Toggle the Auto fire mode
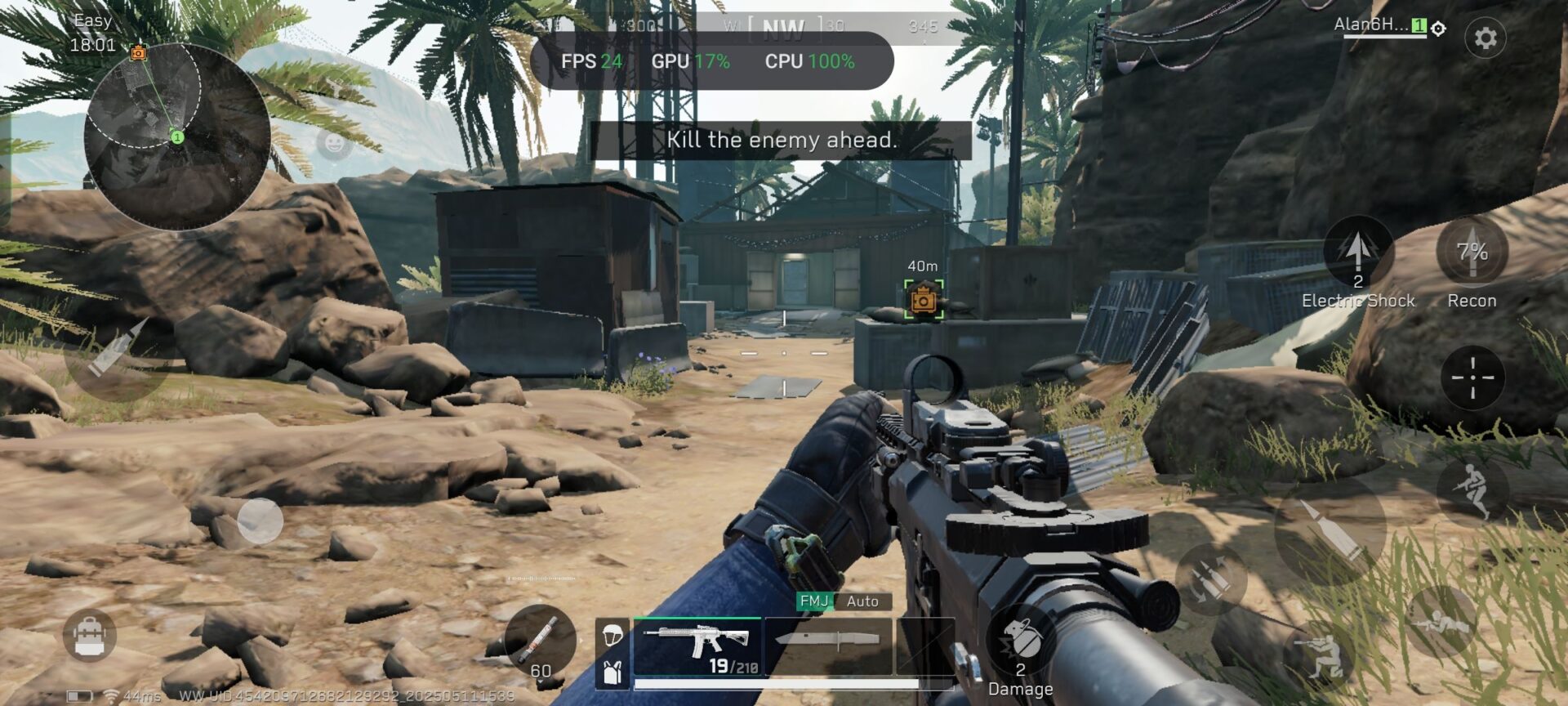This screenshot has height=706, width=1568. tap(862, 601)
